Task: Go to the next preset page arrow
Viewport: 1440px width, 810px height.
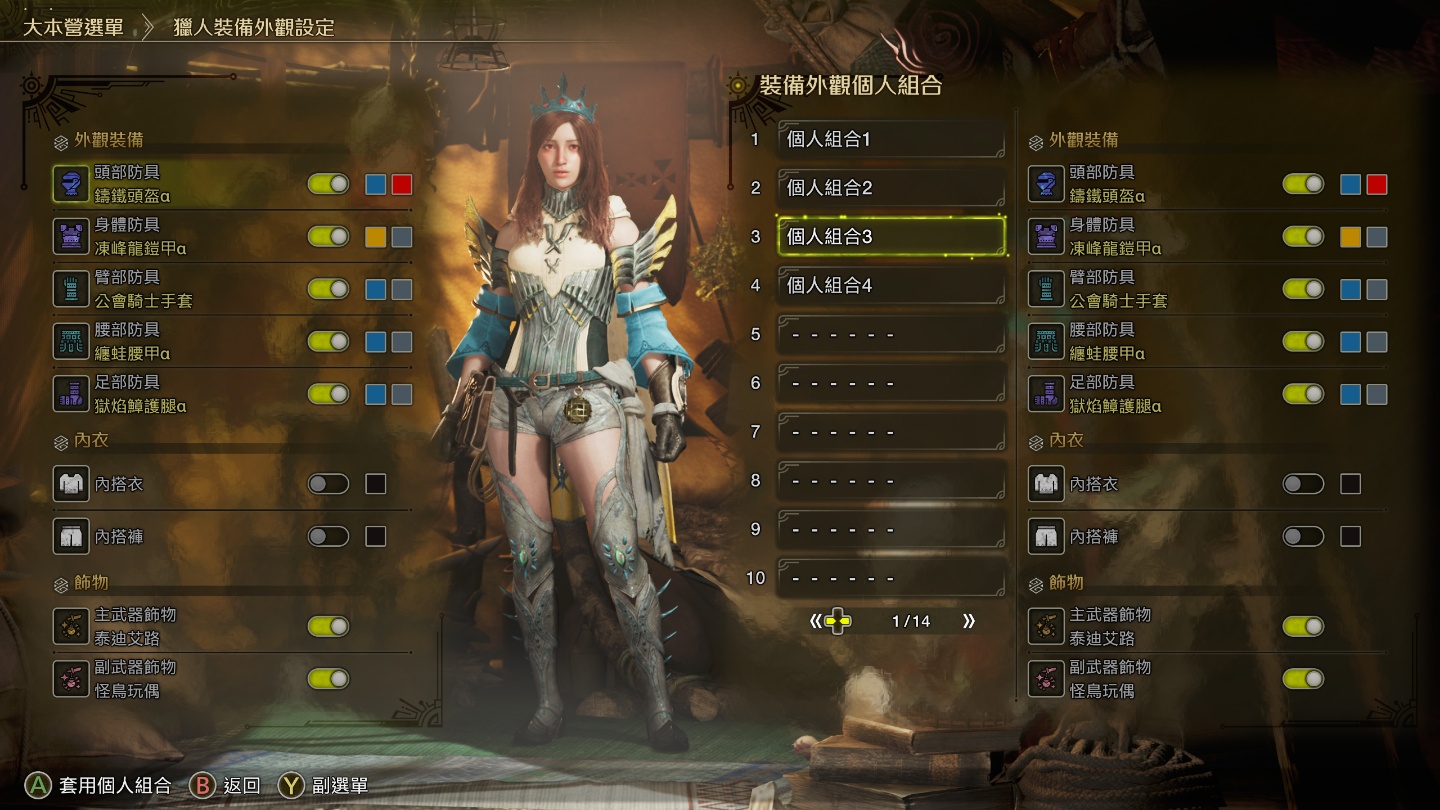Action: (968, 621)
